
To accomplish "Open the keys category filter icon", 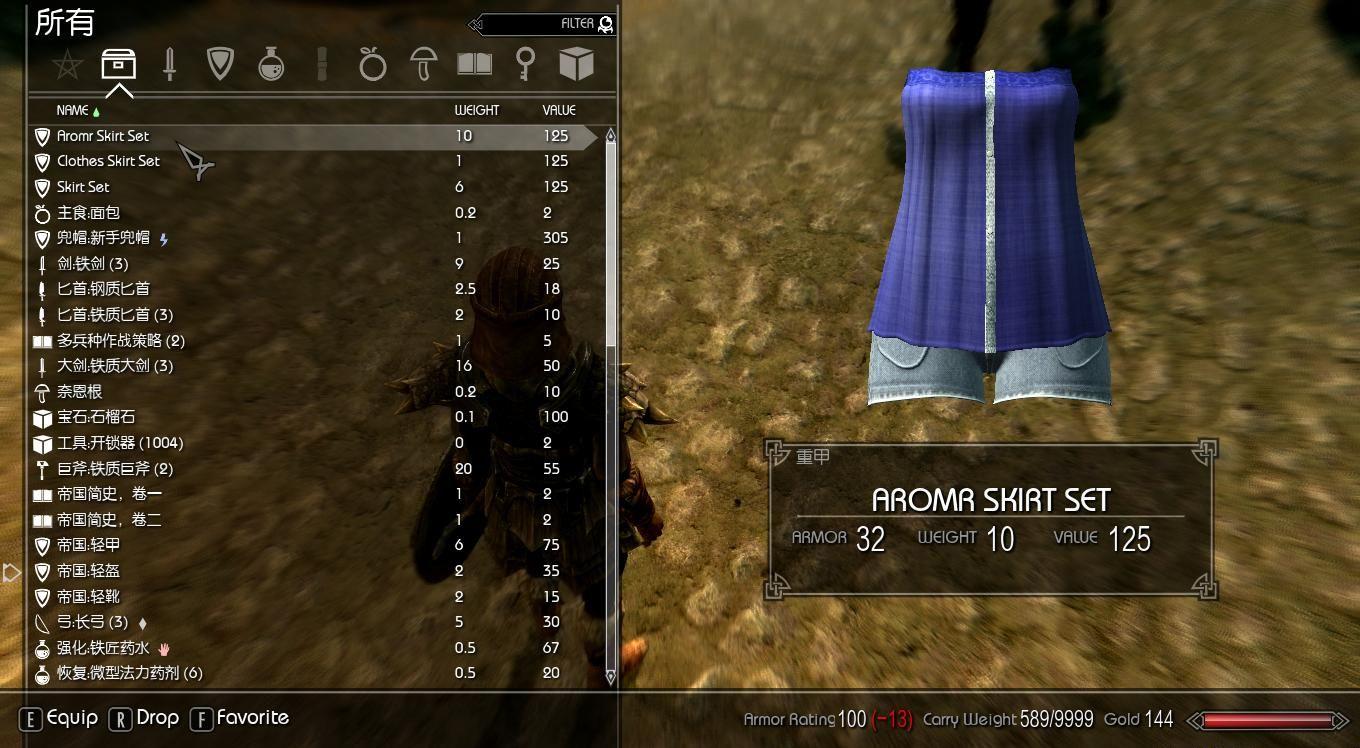I will 526,63.
